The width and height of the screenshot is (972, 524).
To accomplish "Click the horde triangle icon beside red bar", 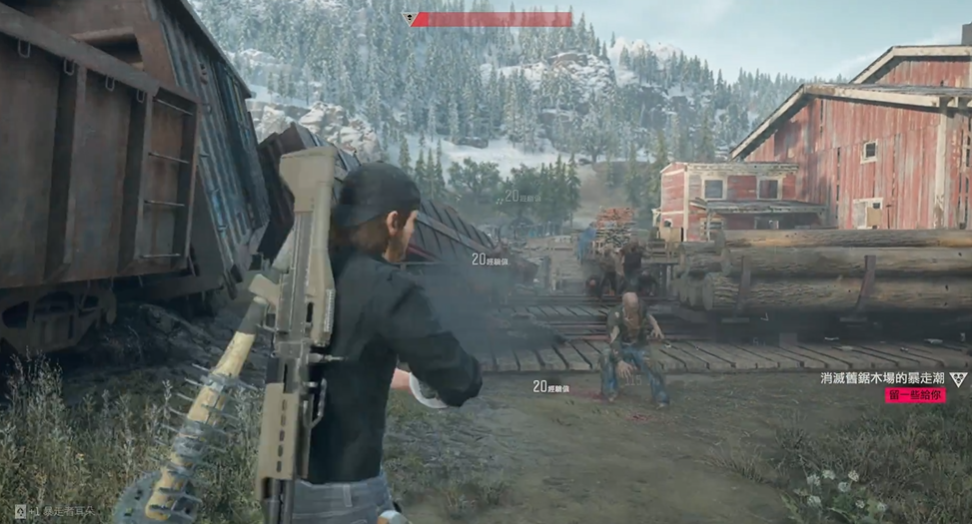I will coord(409,18).
